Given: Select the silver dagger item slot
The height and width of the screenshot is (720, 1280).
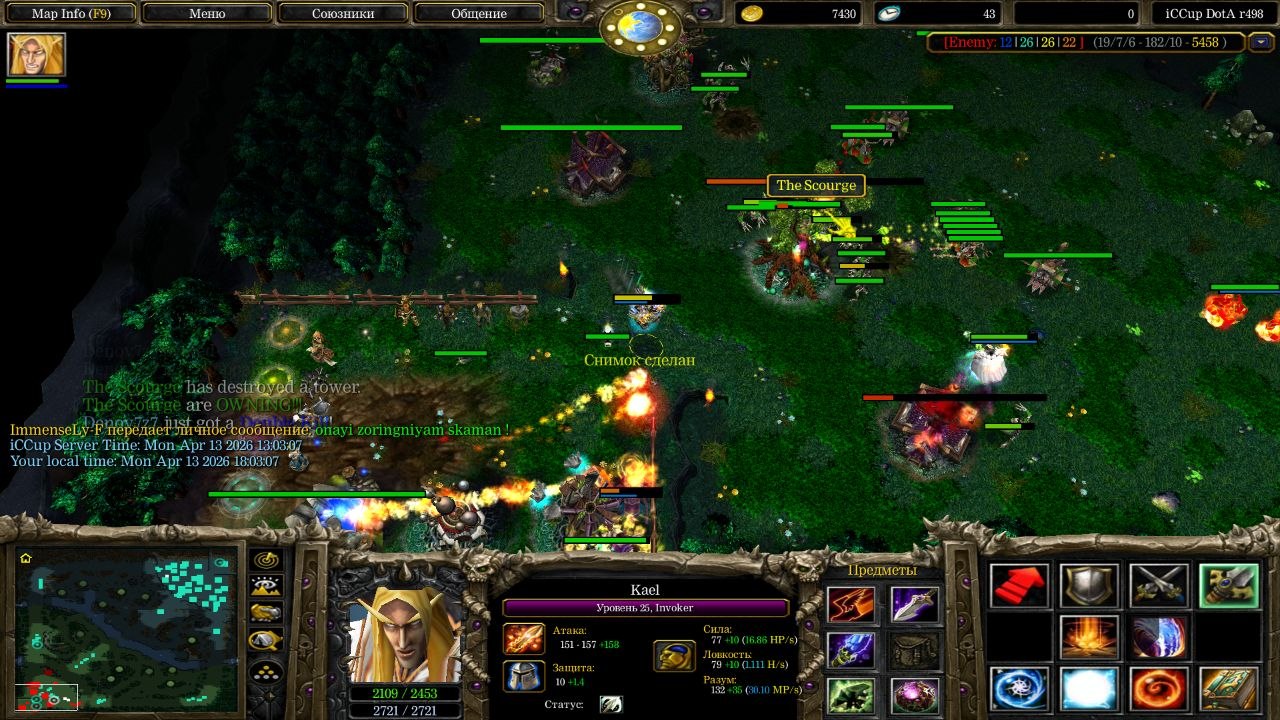Looking at the screenshot, I should 915,605.
